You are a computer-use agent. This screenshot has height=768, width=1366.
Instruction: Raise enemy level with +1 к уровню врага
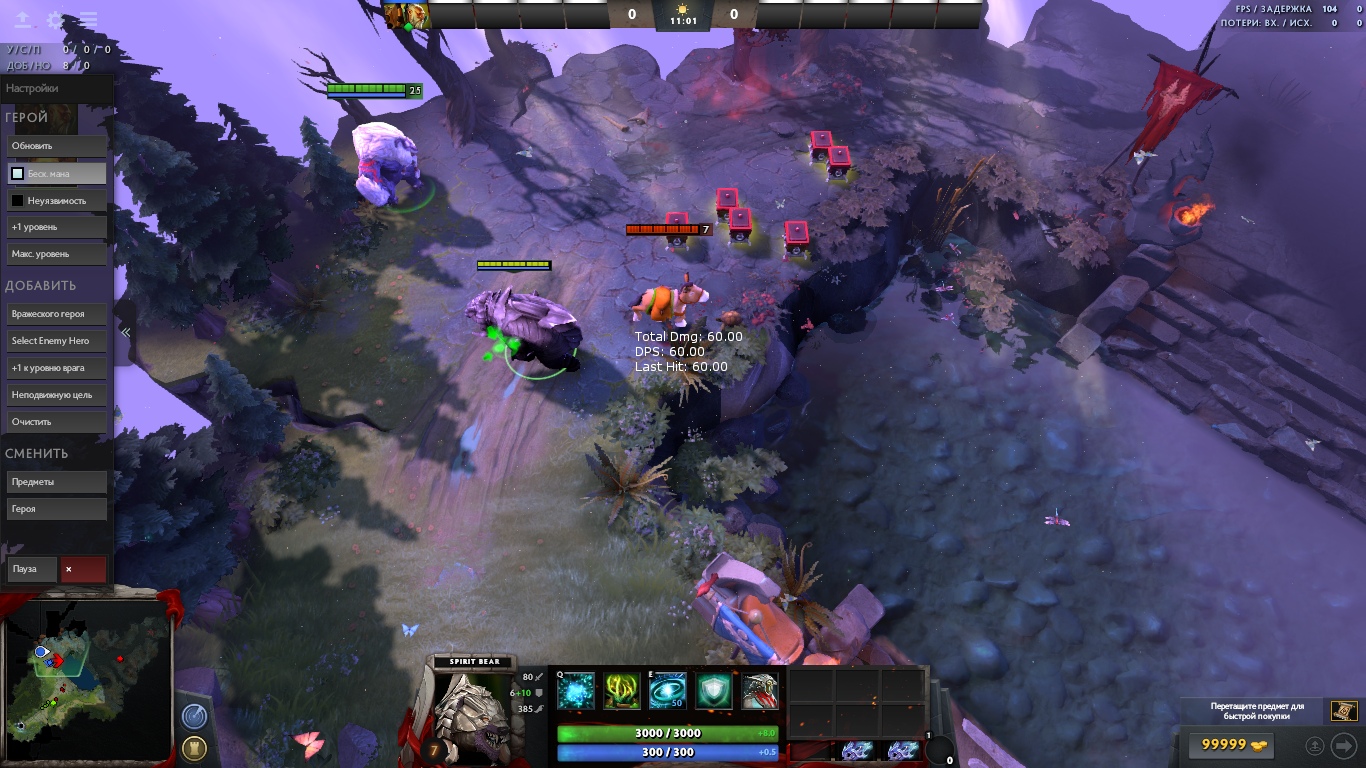57,368
